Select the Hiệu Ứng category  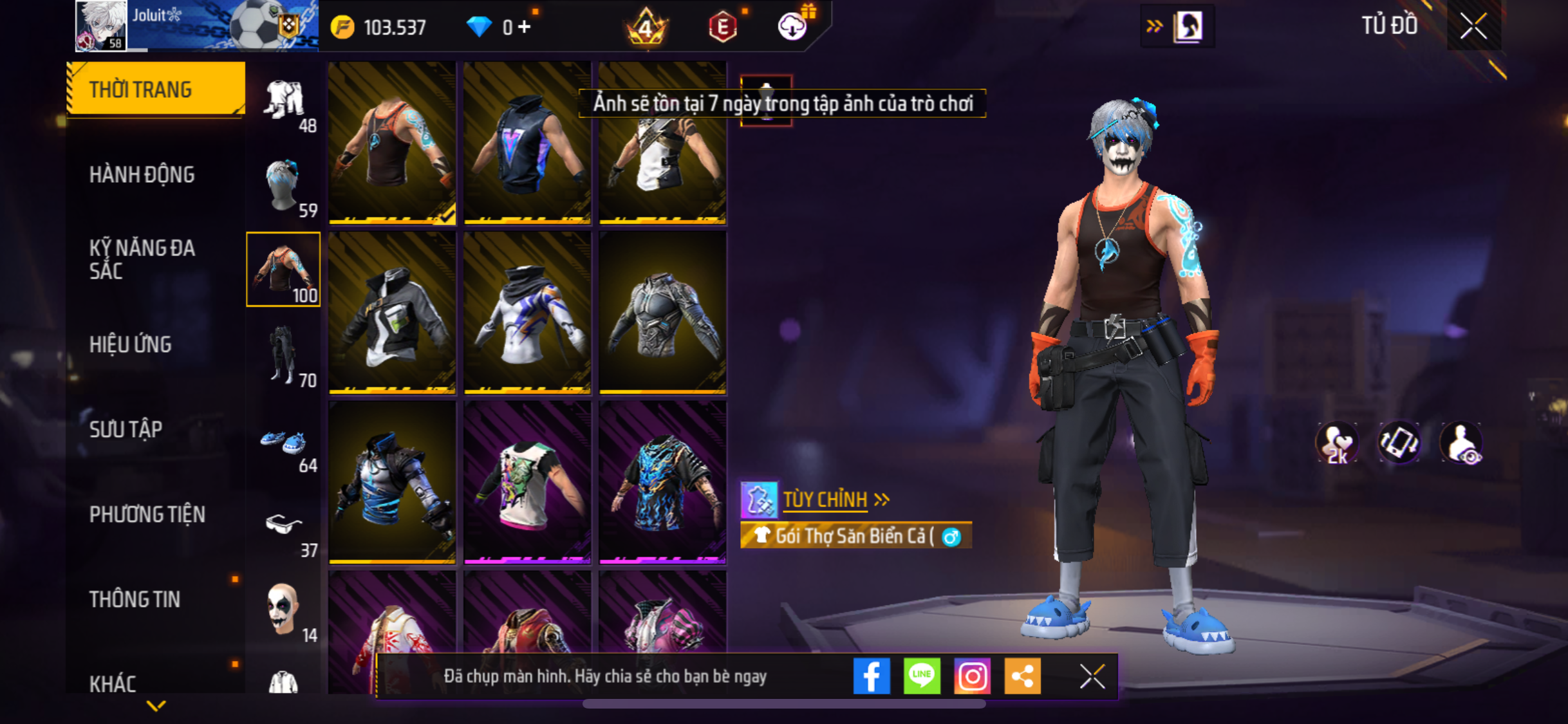point(131,344)
